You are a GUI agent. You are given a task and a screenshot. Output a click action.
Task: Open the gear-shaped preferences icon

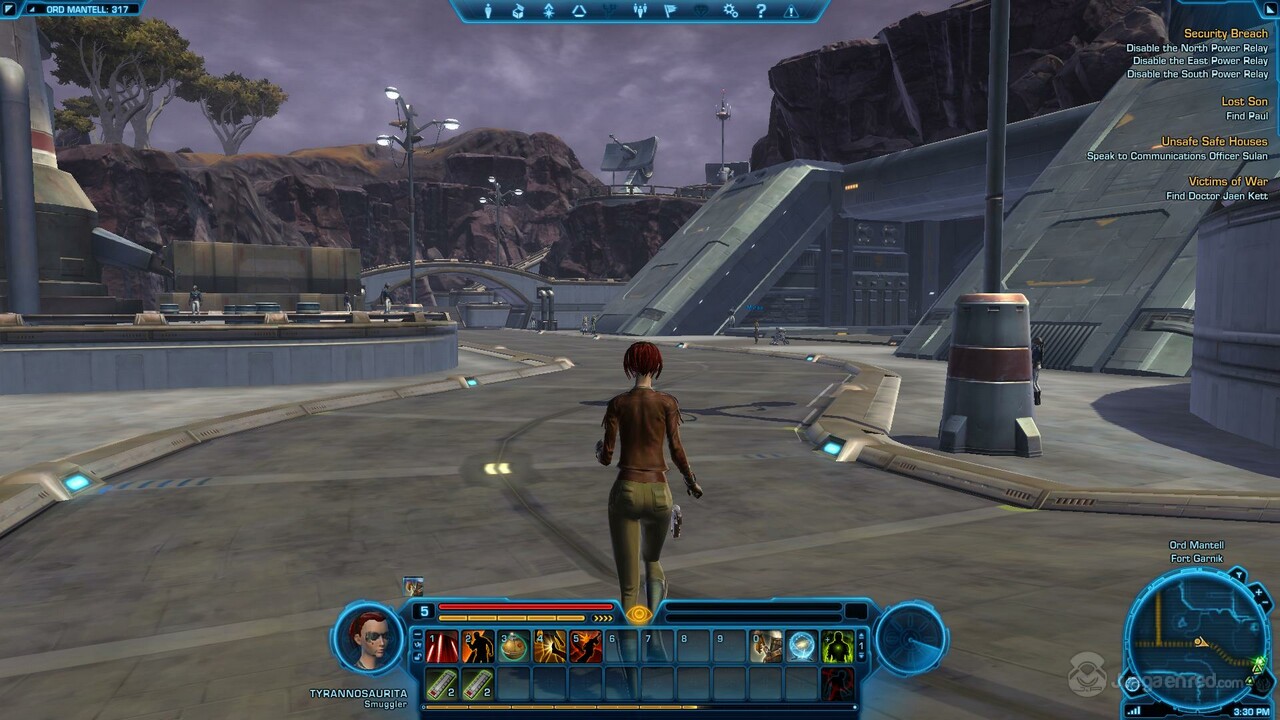click(731, 11)
